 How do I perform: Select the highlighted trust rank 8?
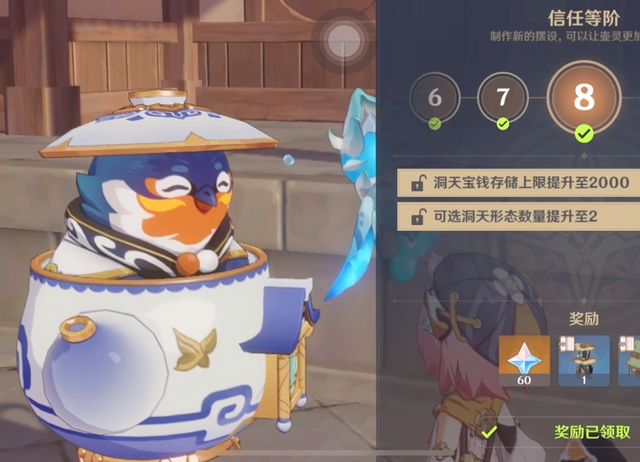[x=583, y=100]
